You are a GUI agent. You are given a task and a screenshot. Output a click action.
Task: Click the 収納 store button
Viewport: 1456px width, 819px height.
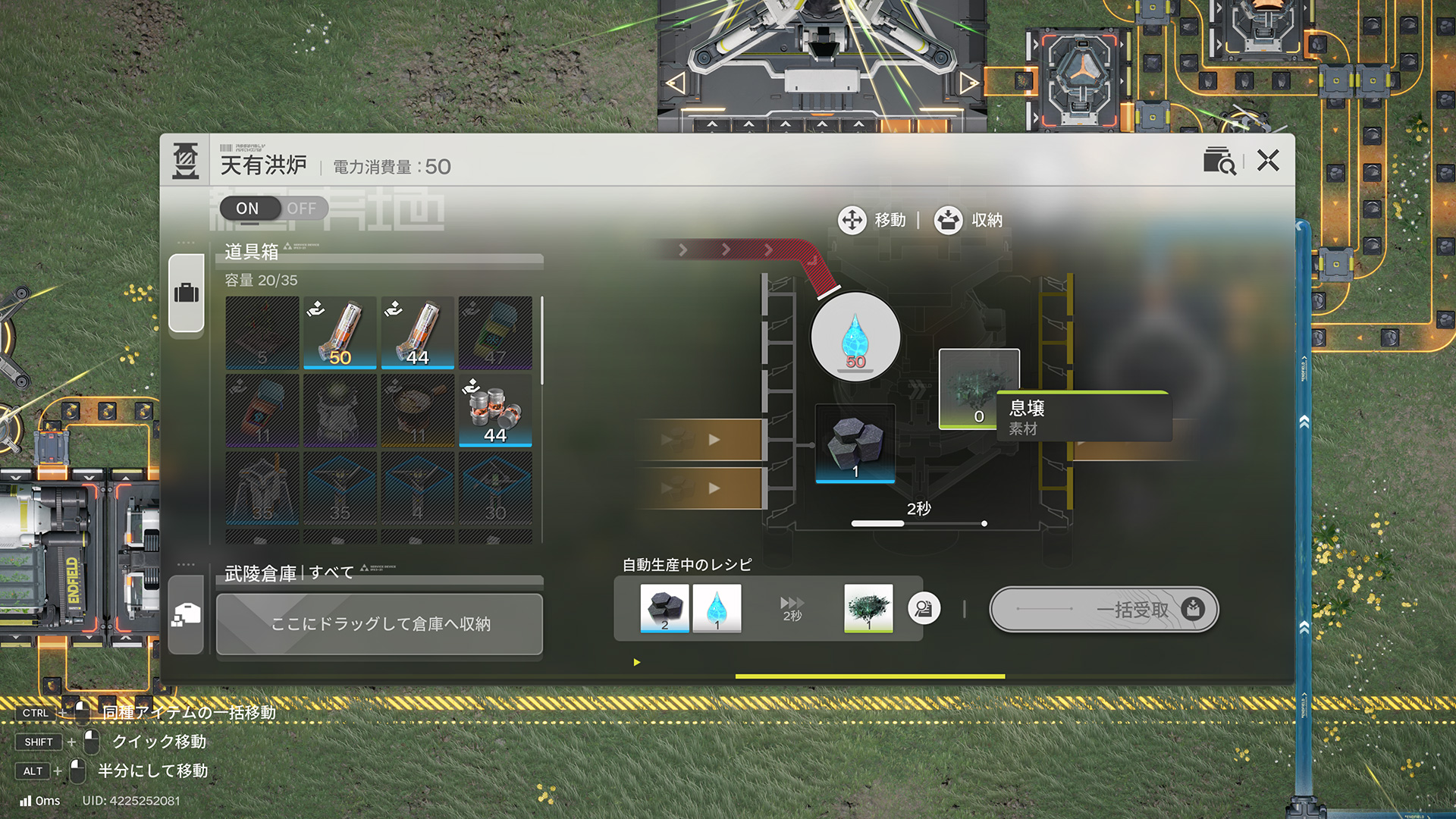coord(968,220)
